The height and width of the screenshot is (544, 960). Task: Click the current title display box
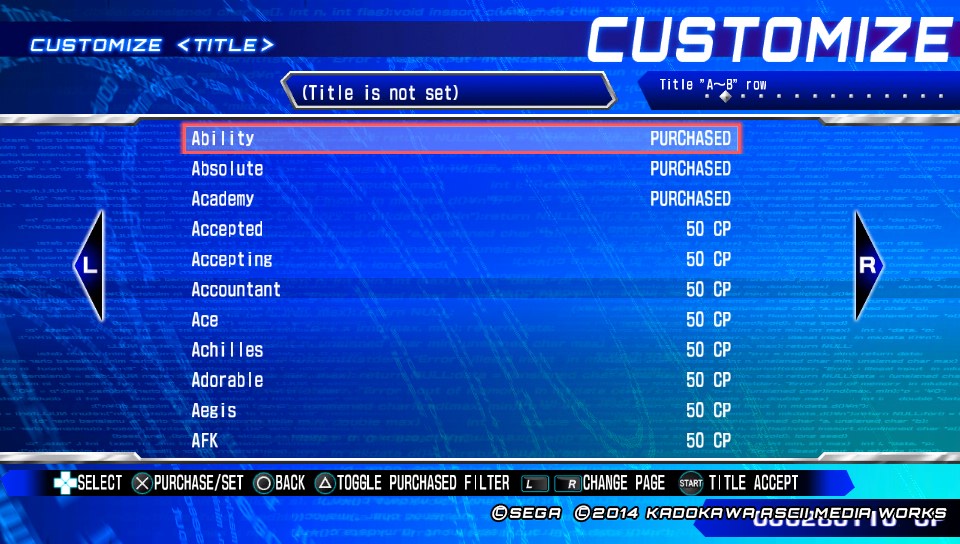[x=447, y=92]
